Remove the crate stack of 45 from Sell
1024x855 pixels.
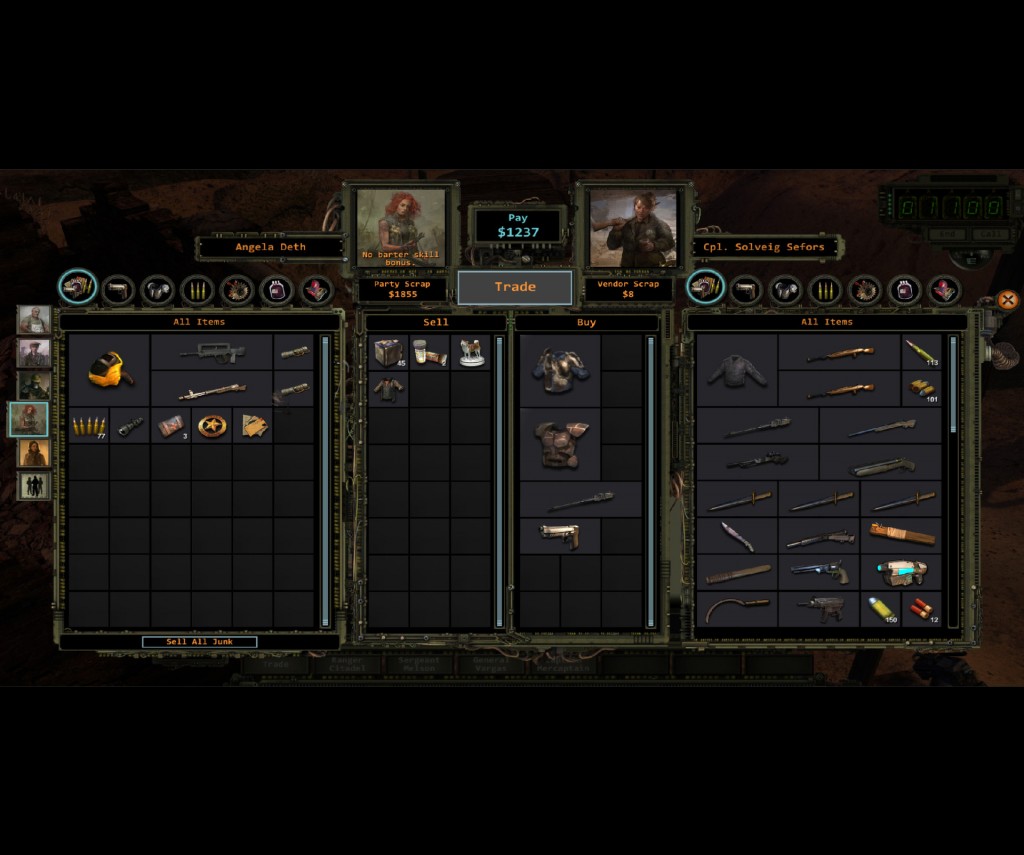388,352
